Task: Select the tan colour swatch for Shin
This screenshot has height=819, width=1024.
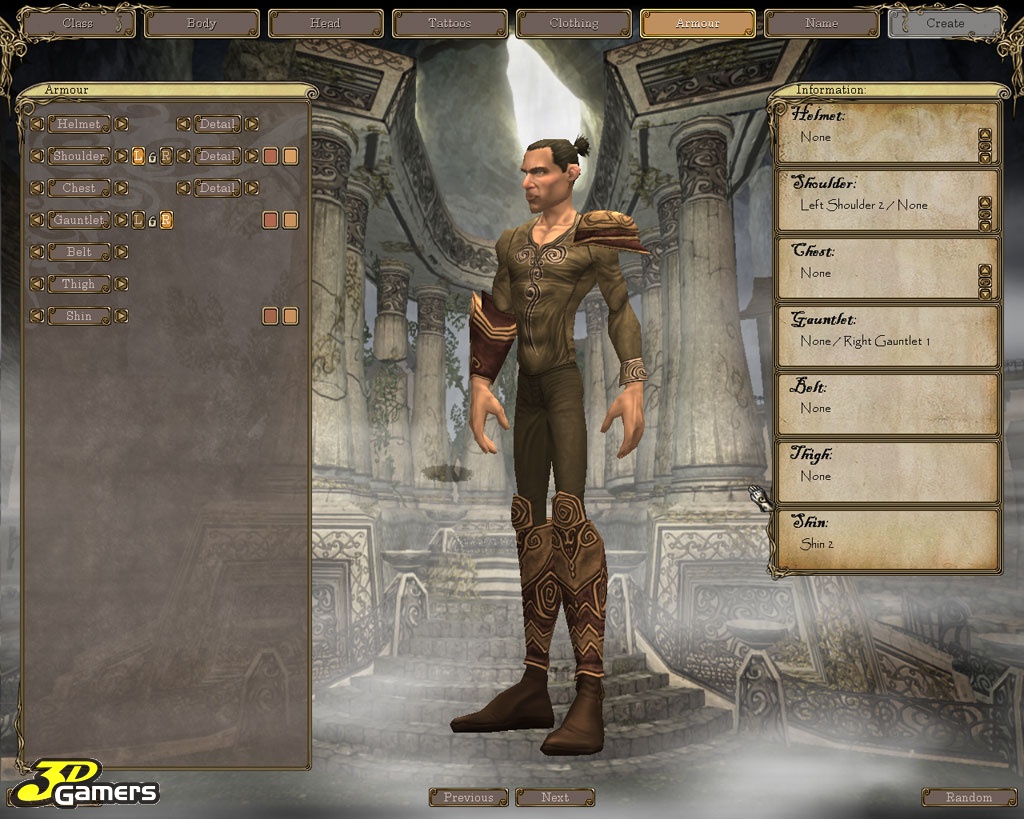Action: coord(290,316)
